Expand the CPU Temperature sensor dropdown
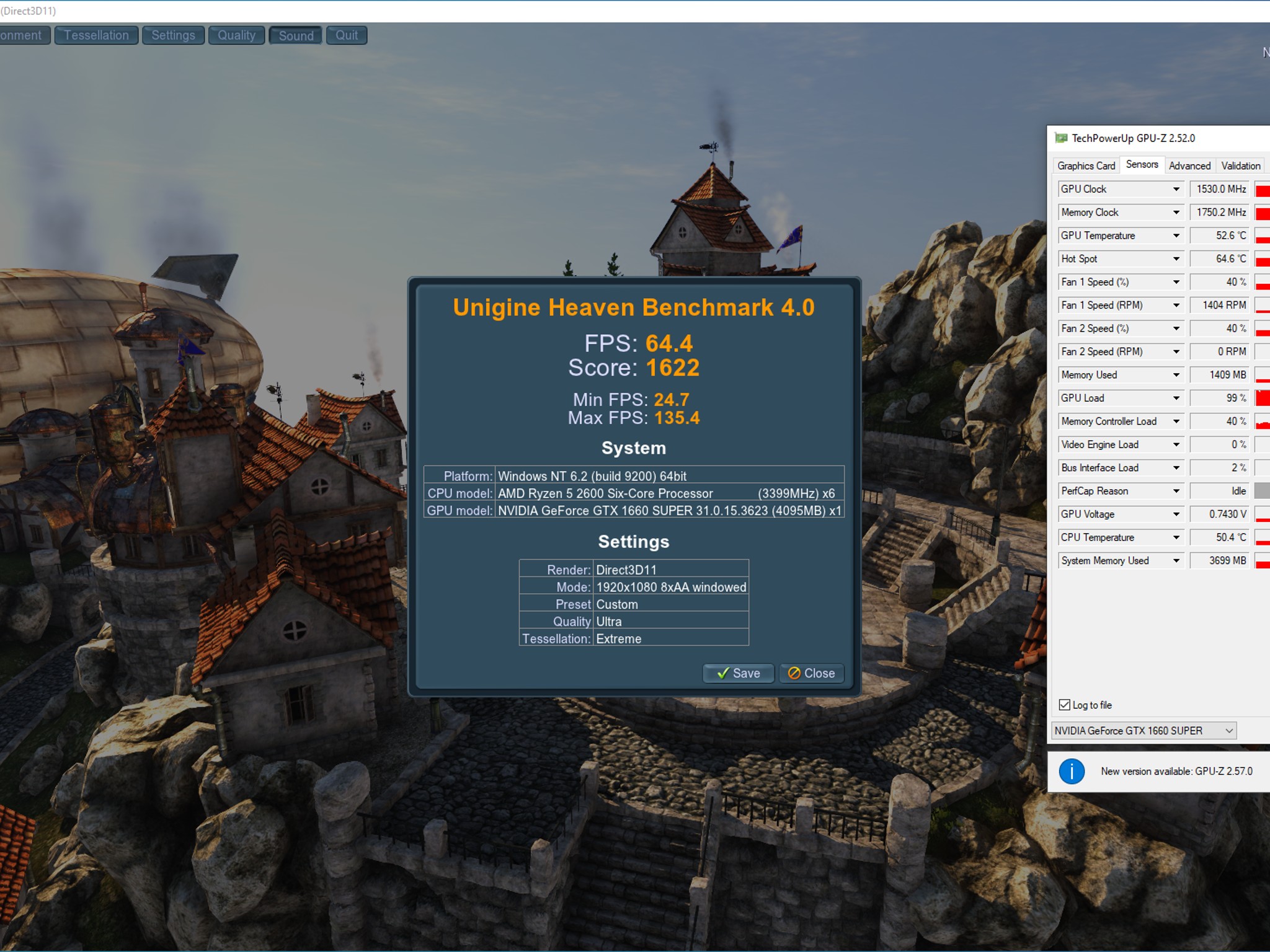 click(1176, 537)
